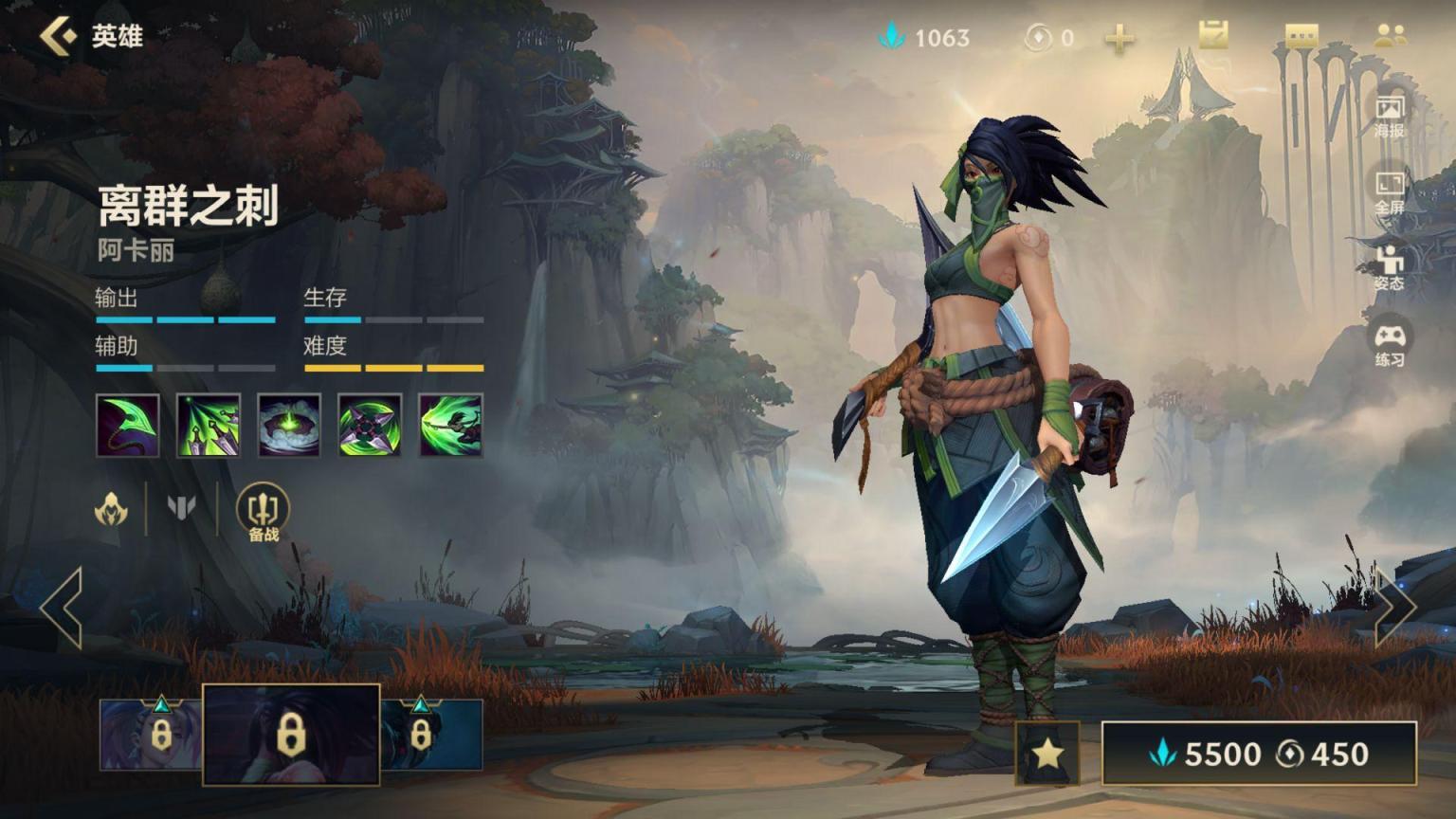This screenshot has height=819, width=1456.
Task: Open the chat message icon
Action: coord(1301,36)
